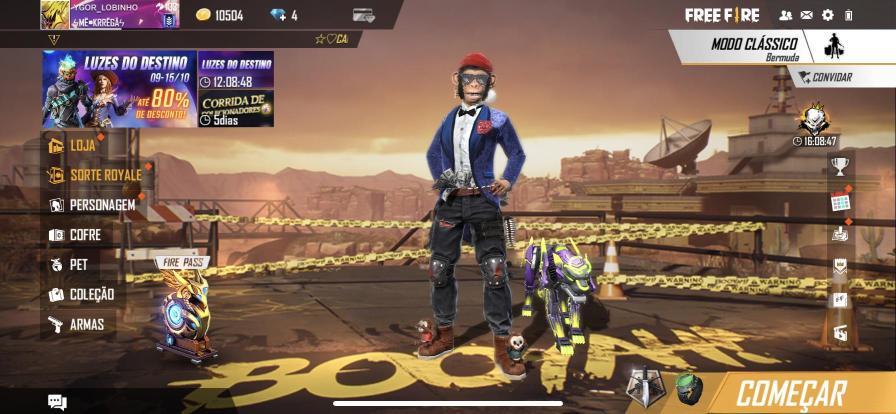The width and height of the screenshot is (896, 414).
Task: Open the friends list icon
Action: pyautogui.click(x=785, y=15)
